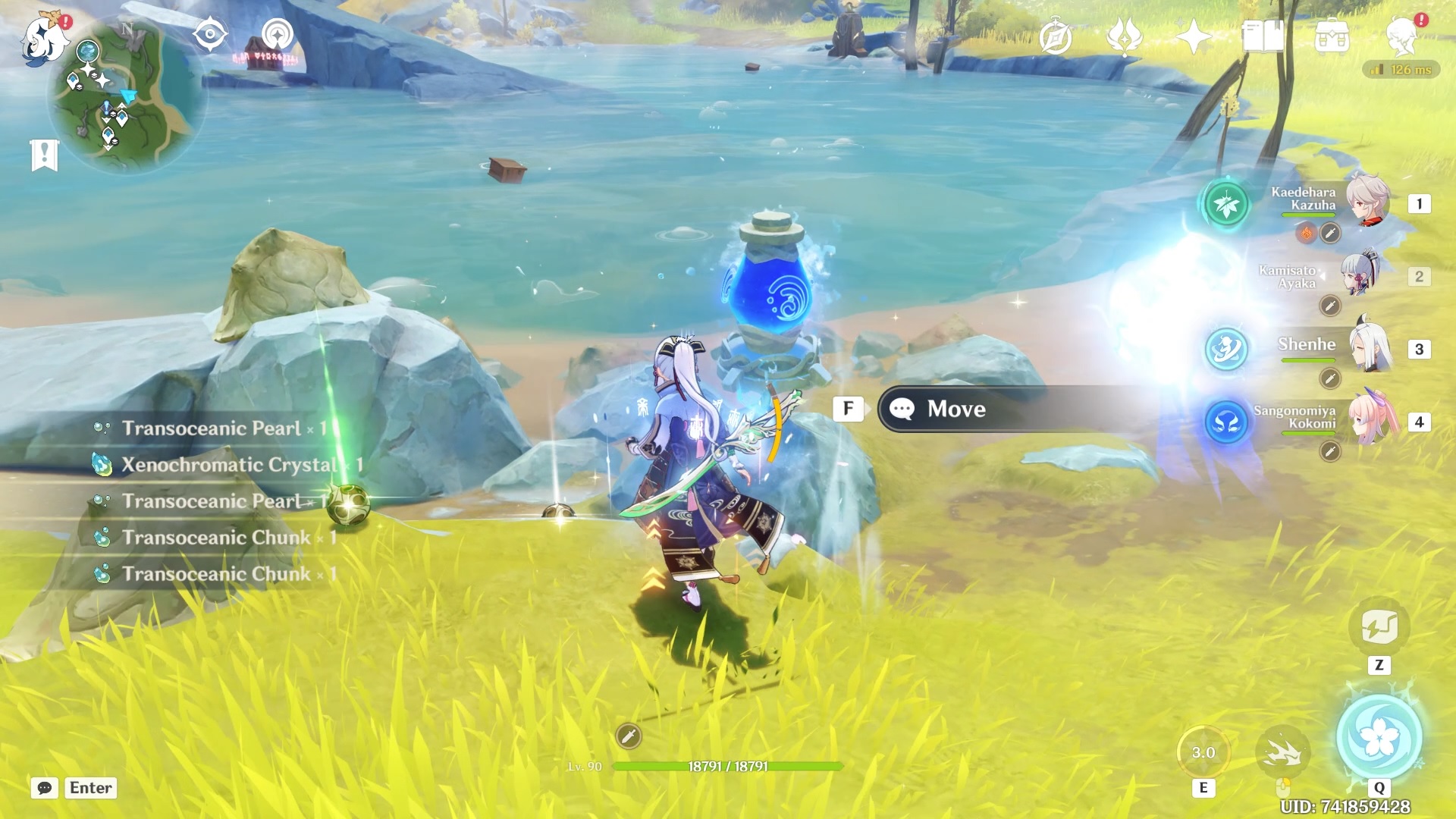
Task: Open the quest tracker bookmark icon
Action: point(45,155)
